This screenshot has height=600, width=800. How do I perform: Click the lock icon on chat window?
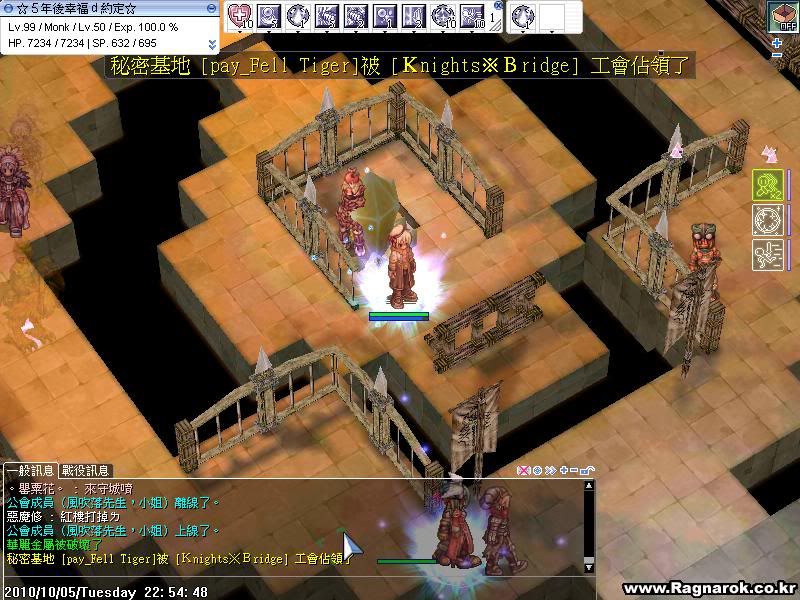click(x=587, y=470)
